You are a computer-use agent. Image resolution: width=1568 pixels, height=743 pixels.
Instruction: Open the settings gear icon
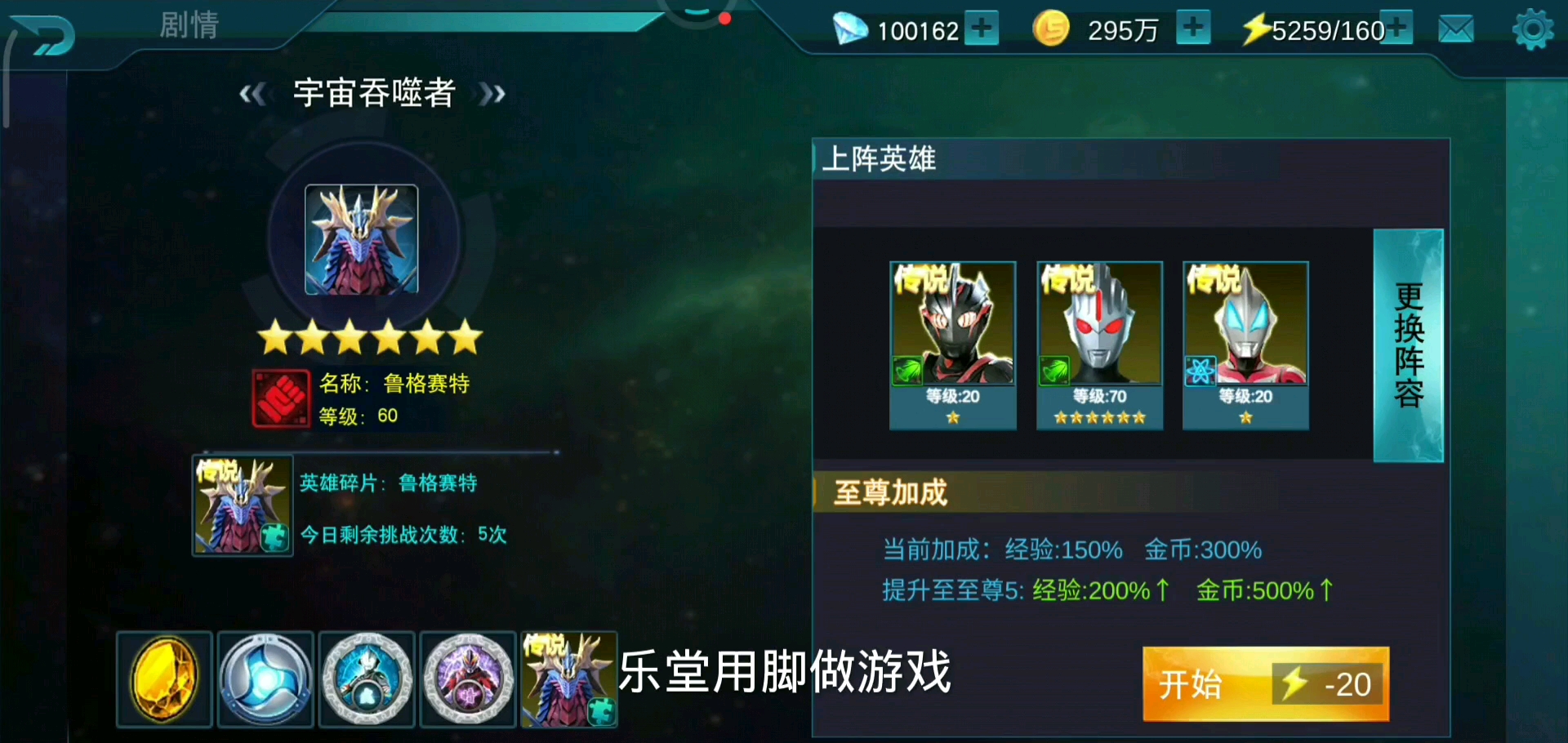pos(1532,29)
